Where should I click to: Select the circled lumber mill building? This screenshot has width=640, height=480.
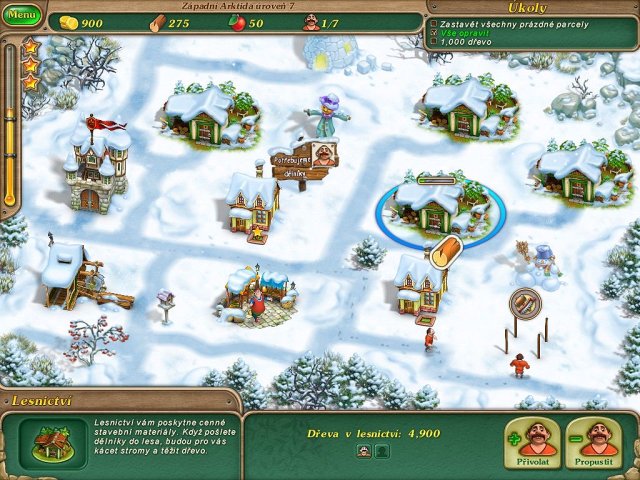click(x=439, y=207)
